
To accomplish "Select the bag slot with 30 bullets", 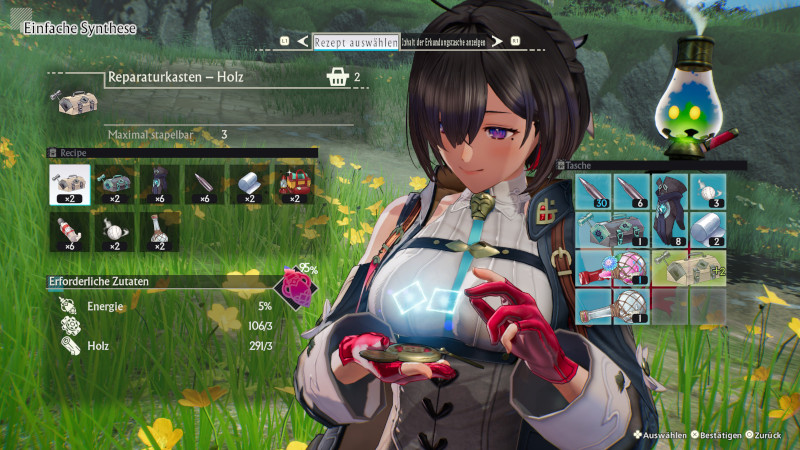I will coord(596,191).
